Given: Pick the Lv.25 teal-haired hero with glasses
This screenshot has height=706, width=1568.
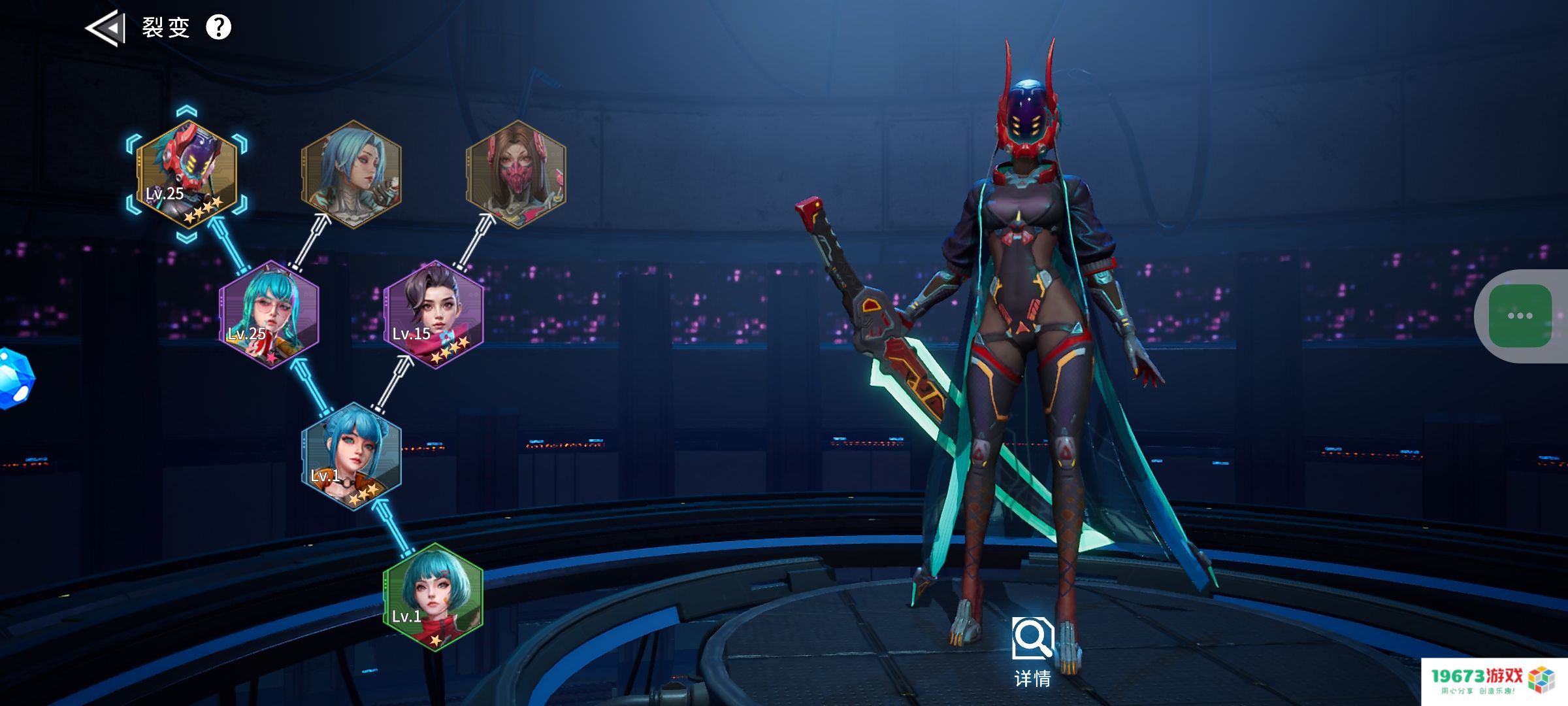Looking at the screenshot, I should (269, 315).
